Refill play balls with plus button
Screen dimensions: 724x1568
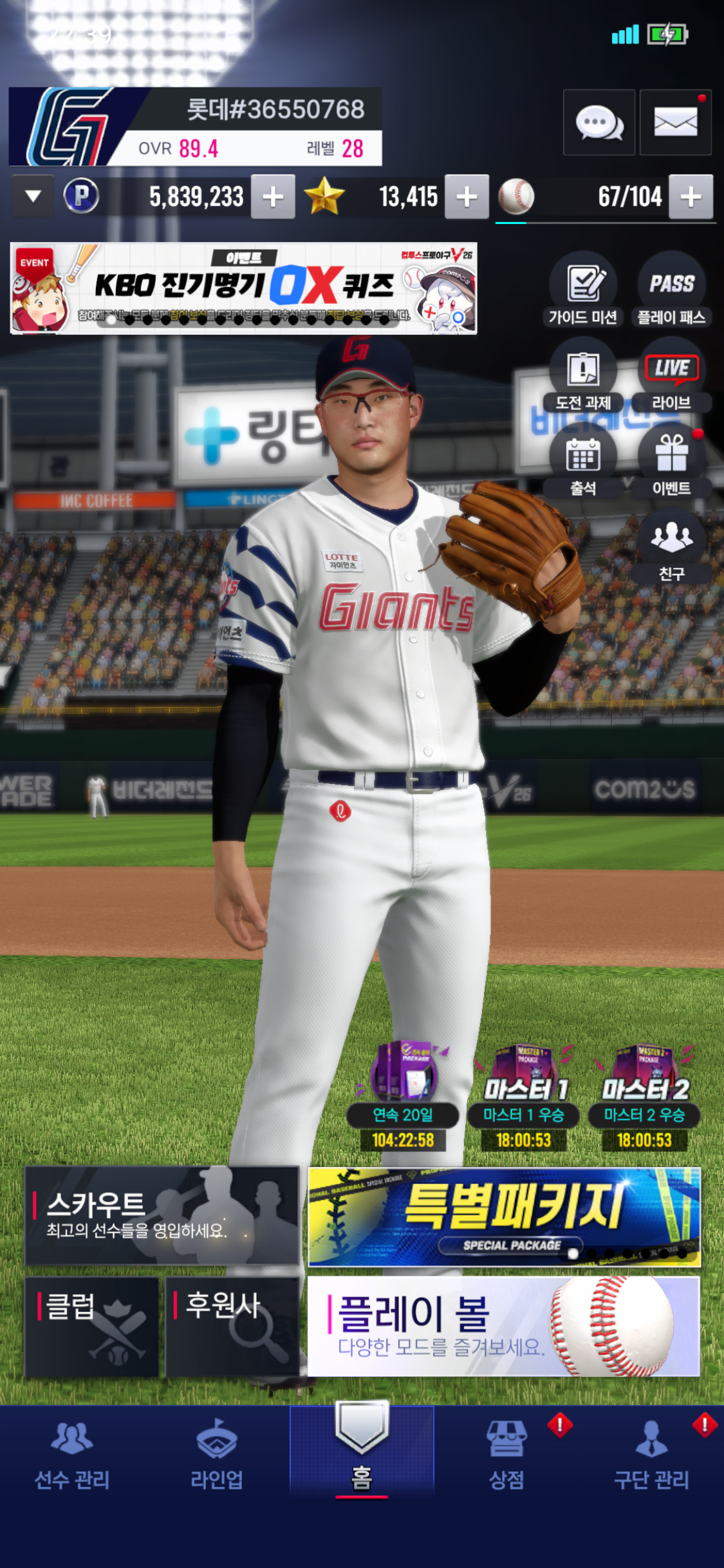click(691, 197)
